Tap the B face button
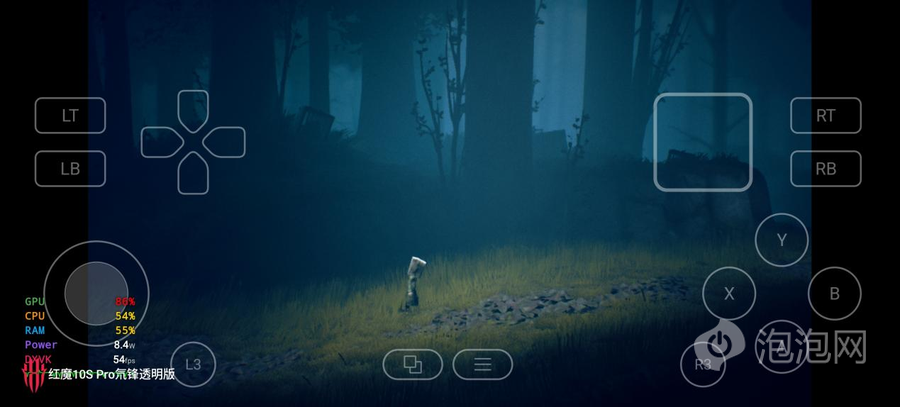 834,294
